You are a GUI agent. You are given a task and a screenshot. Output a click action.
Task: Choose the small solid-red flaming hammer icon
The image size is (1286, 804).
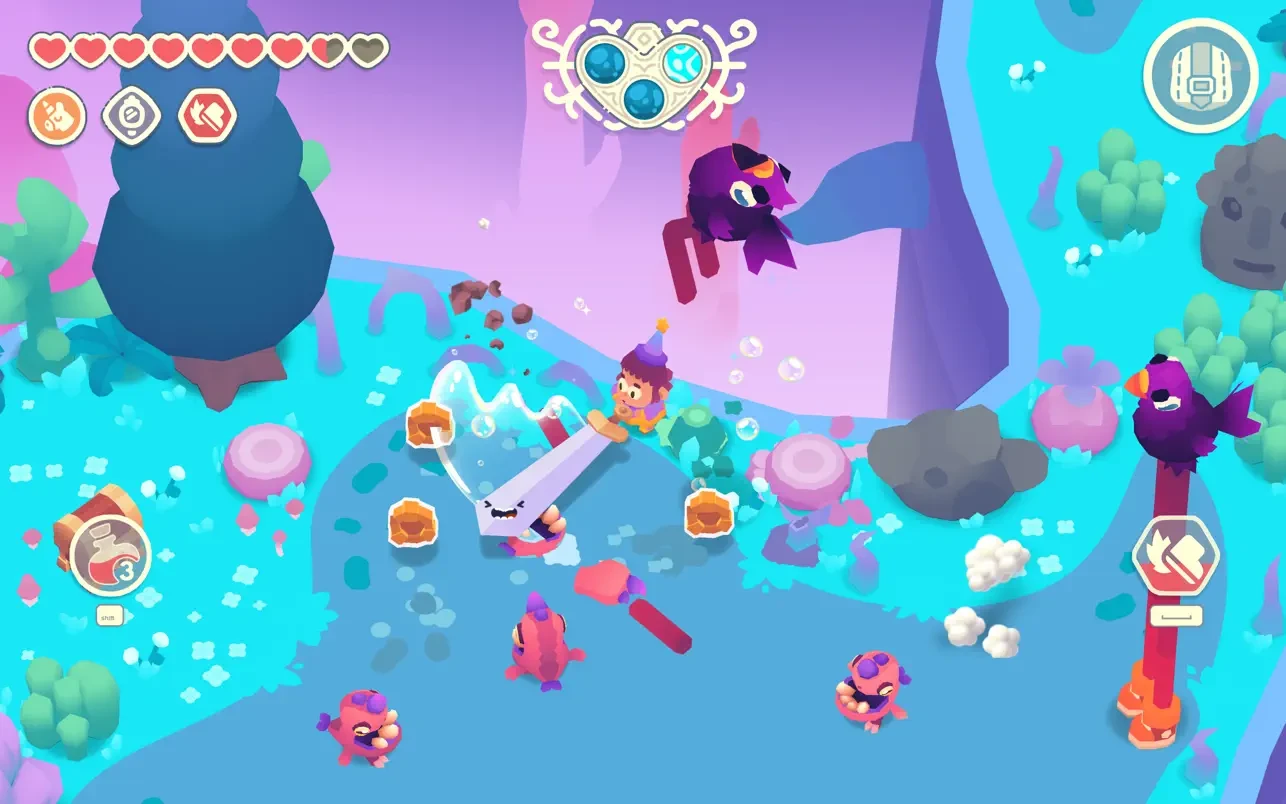tap(207, 116)
